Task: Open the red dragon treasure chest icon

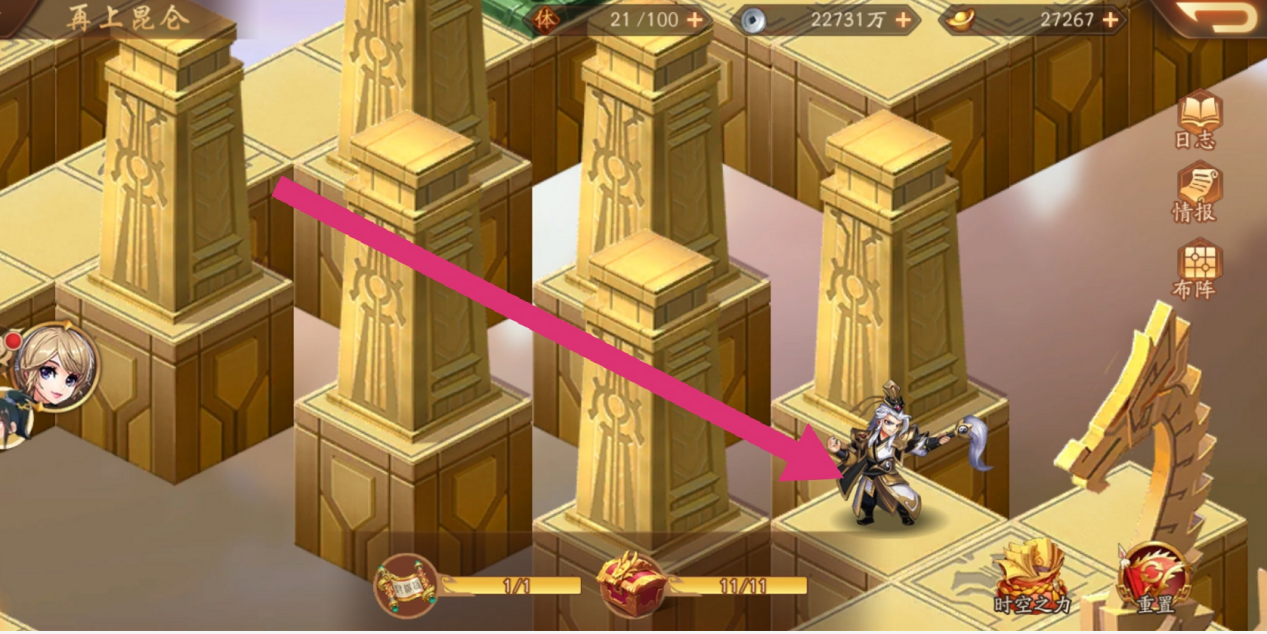Action: click(631, 584)
